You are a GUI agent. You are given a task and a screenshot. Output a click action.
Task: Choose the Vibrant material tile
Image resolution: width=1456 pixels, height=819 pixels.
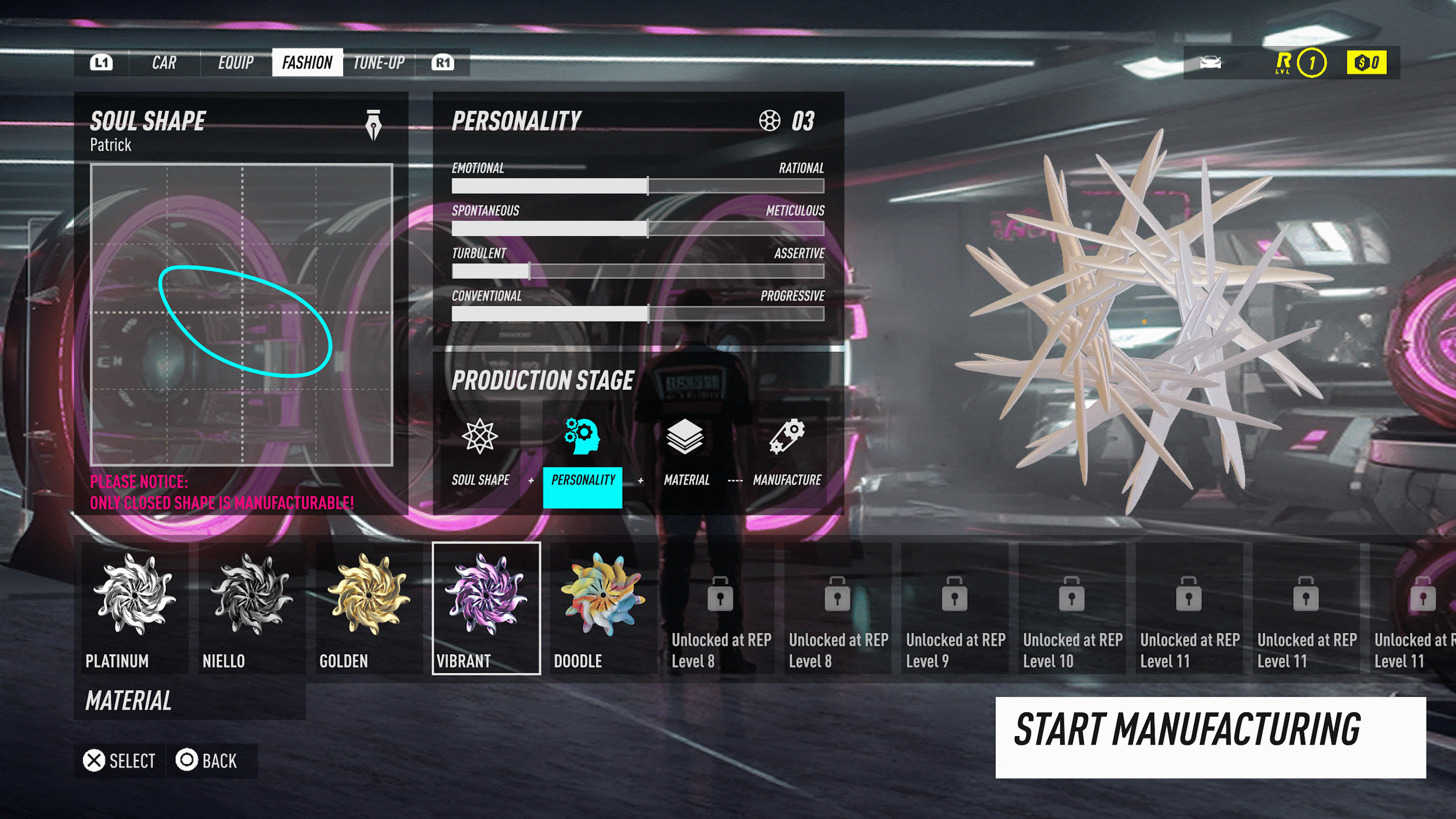486,608
